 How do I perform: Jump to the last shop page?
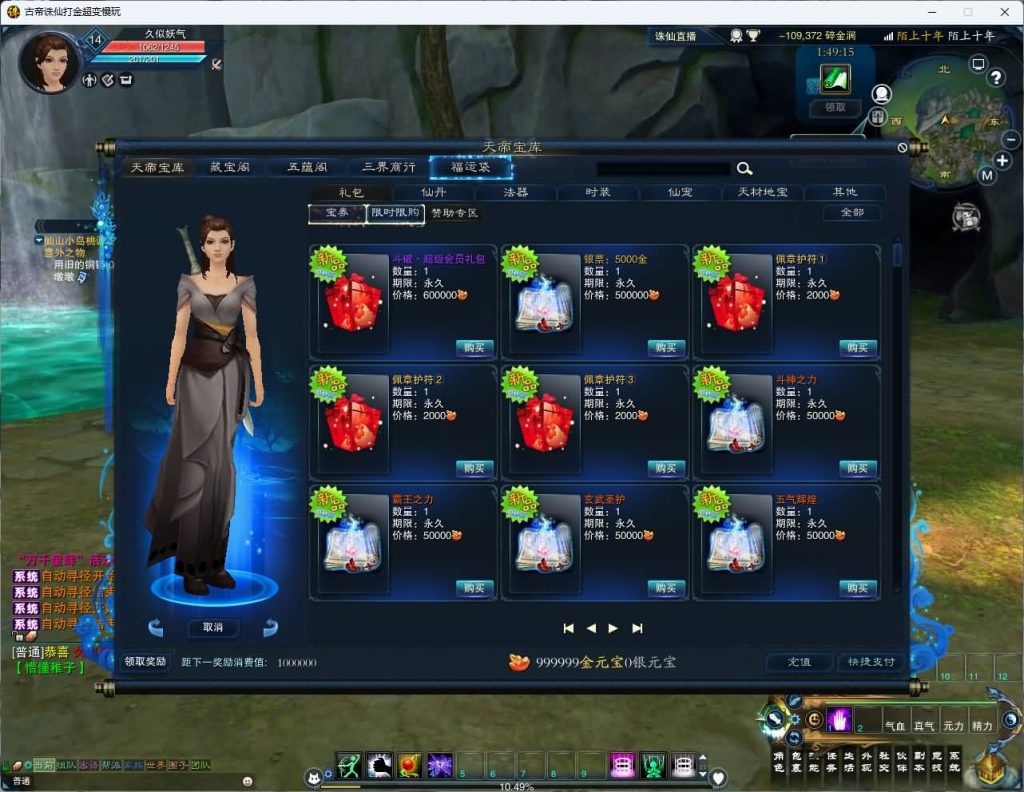[637, 628]
